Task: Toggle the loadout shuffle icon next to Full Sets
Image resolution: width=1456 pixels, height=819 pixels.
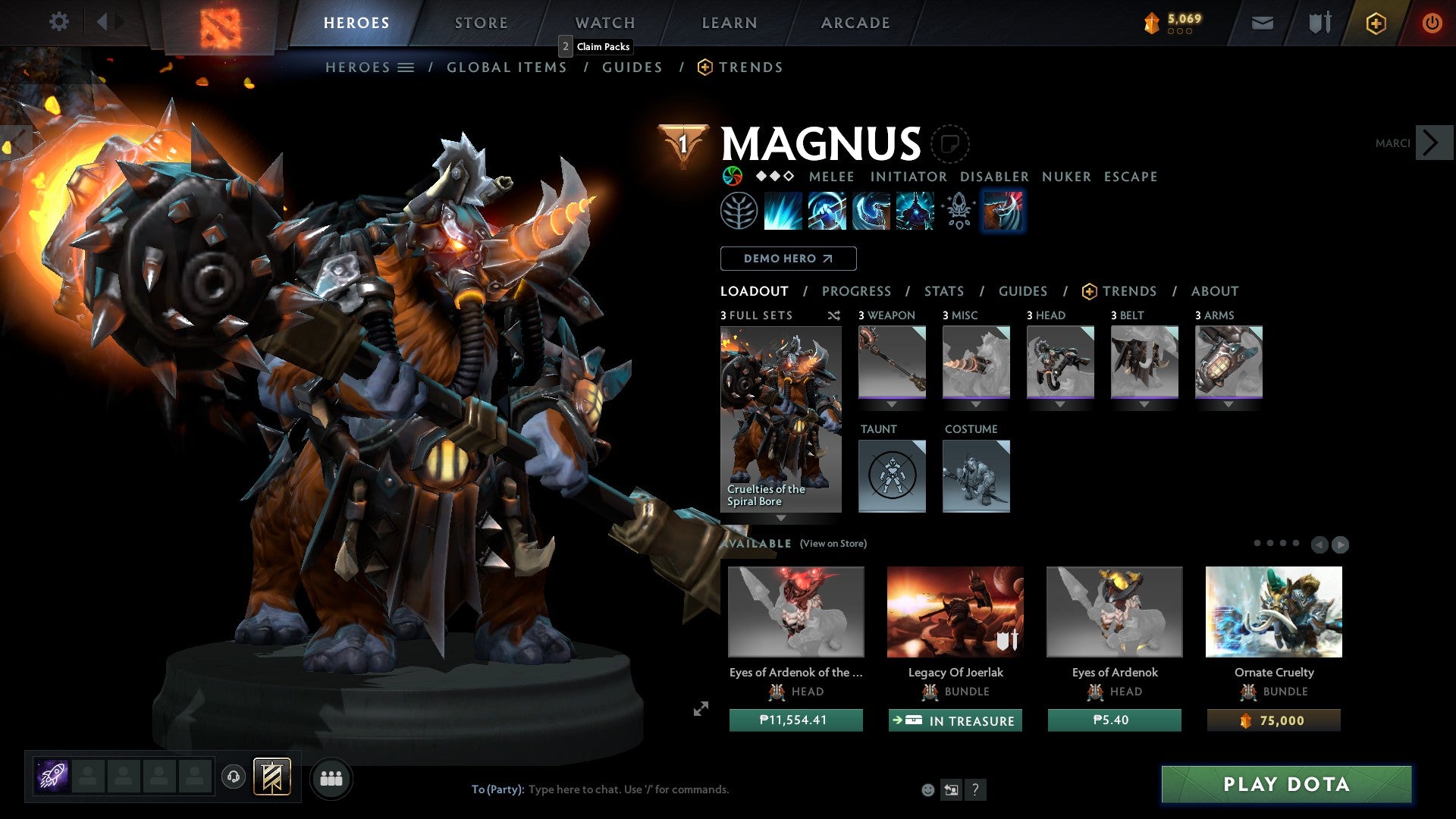Action: click(x=833, y=315)
